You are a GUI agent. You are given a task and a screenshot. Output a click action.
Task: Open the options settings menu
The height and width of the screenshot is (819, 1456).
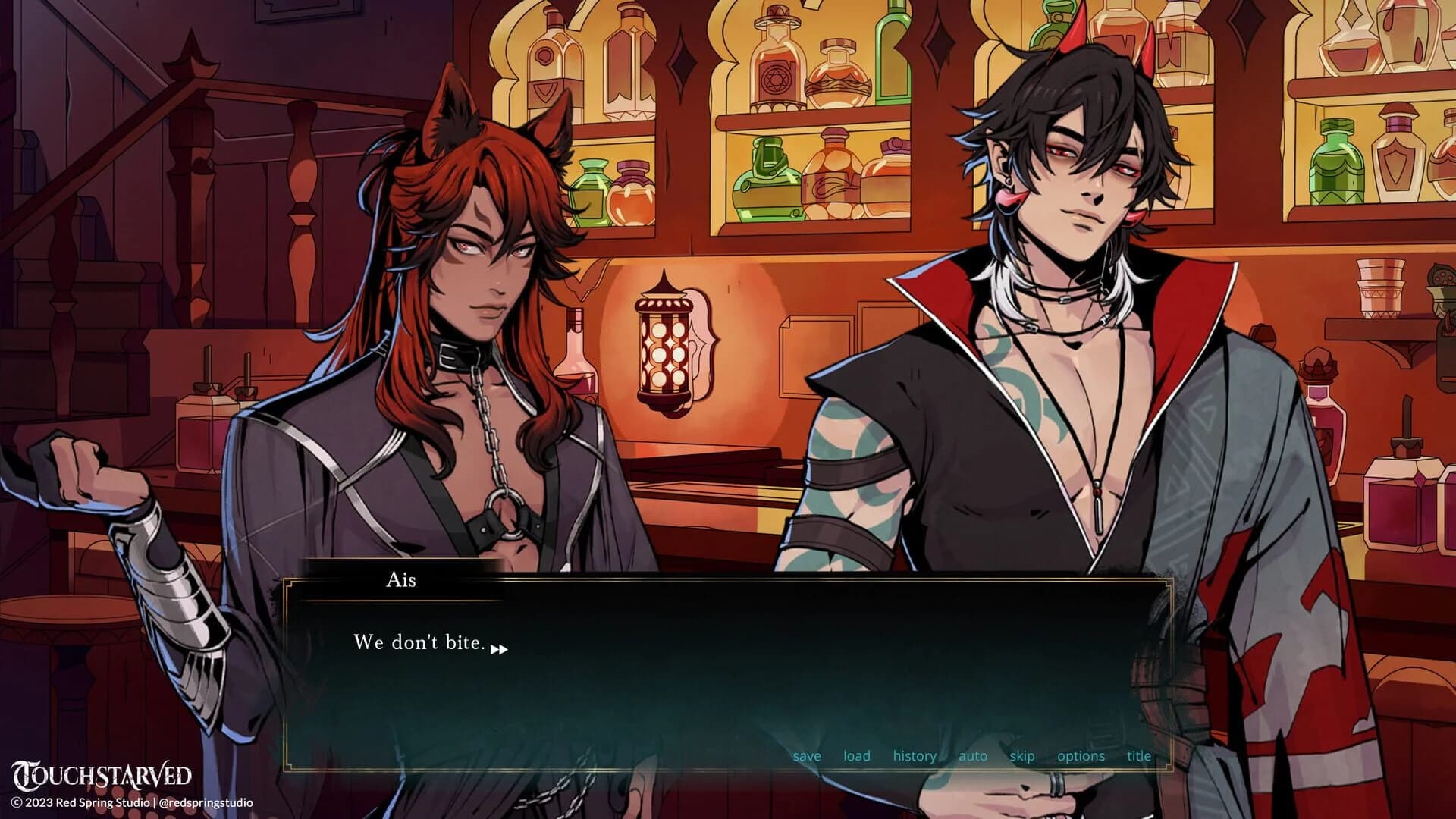click(1080, 755)
